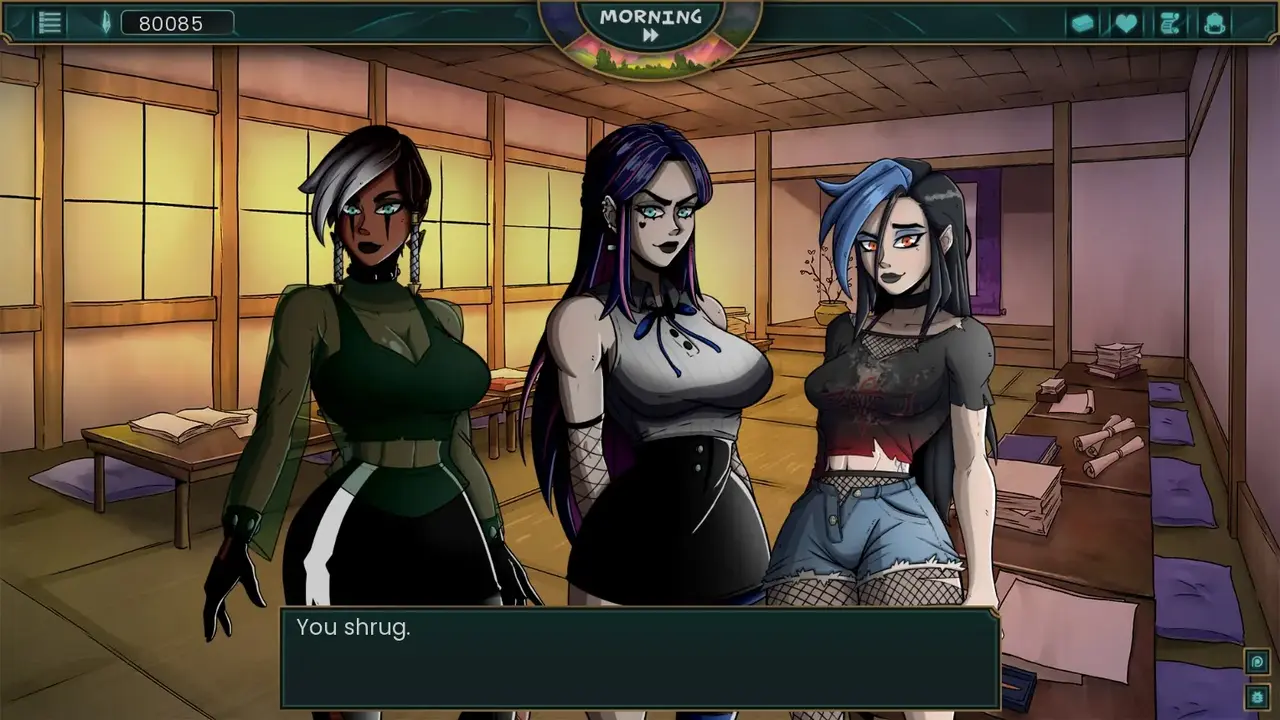This screenshot has height=720, width=1280.
Task: Advance the "You shrug." dialogue box
Action: 640,659
